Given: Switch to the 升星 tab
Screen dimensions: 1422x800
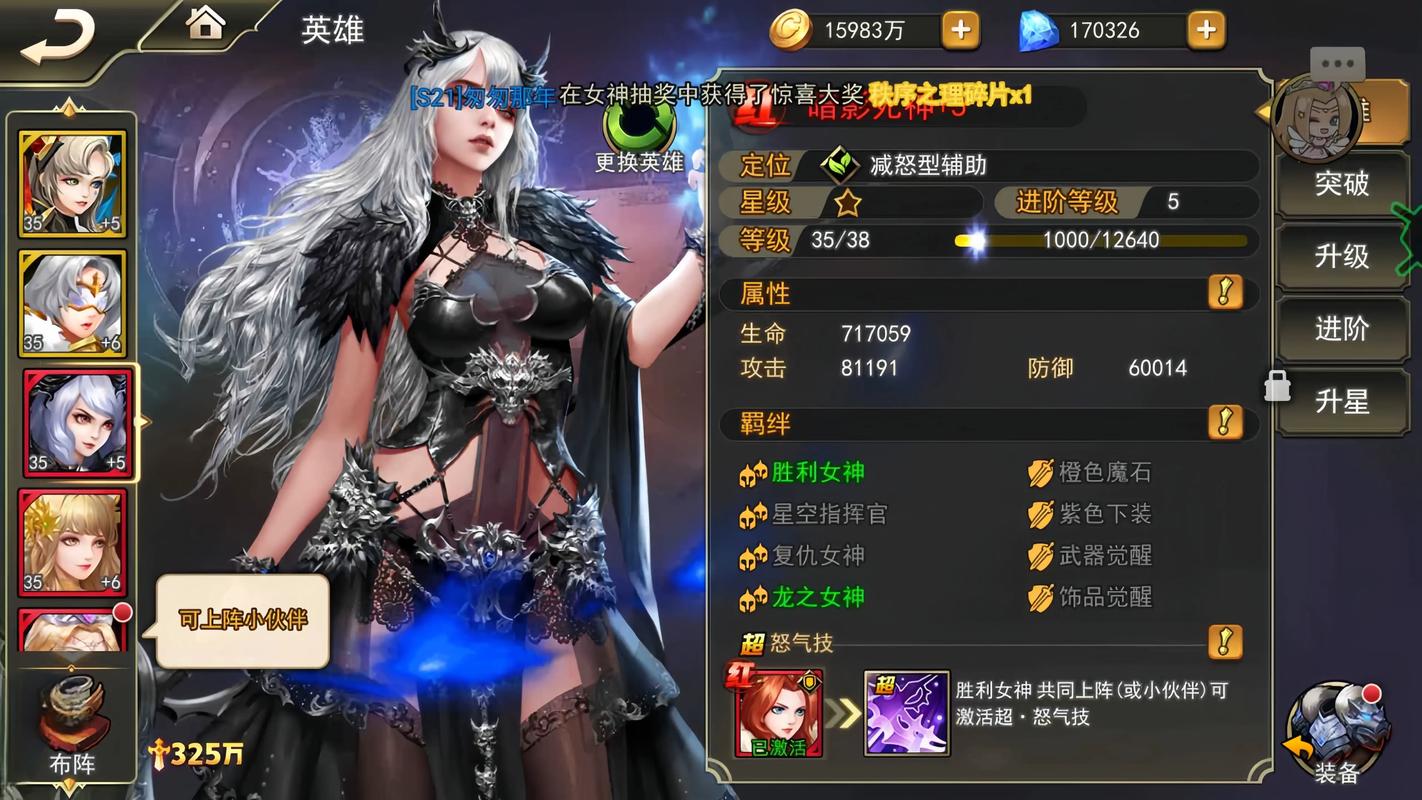Looking at the screenshot, I should 1342,401.
